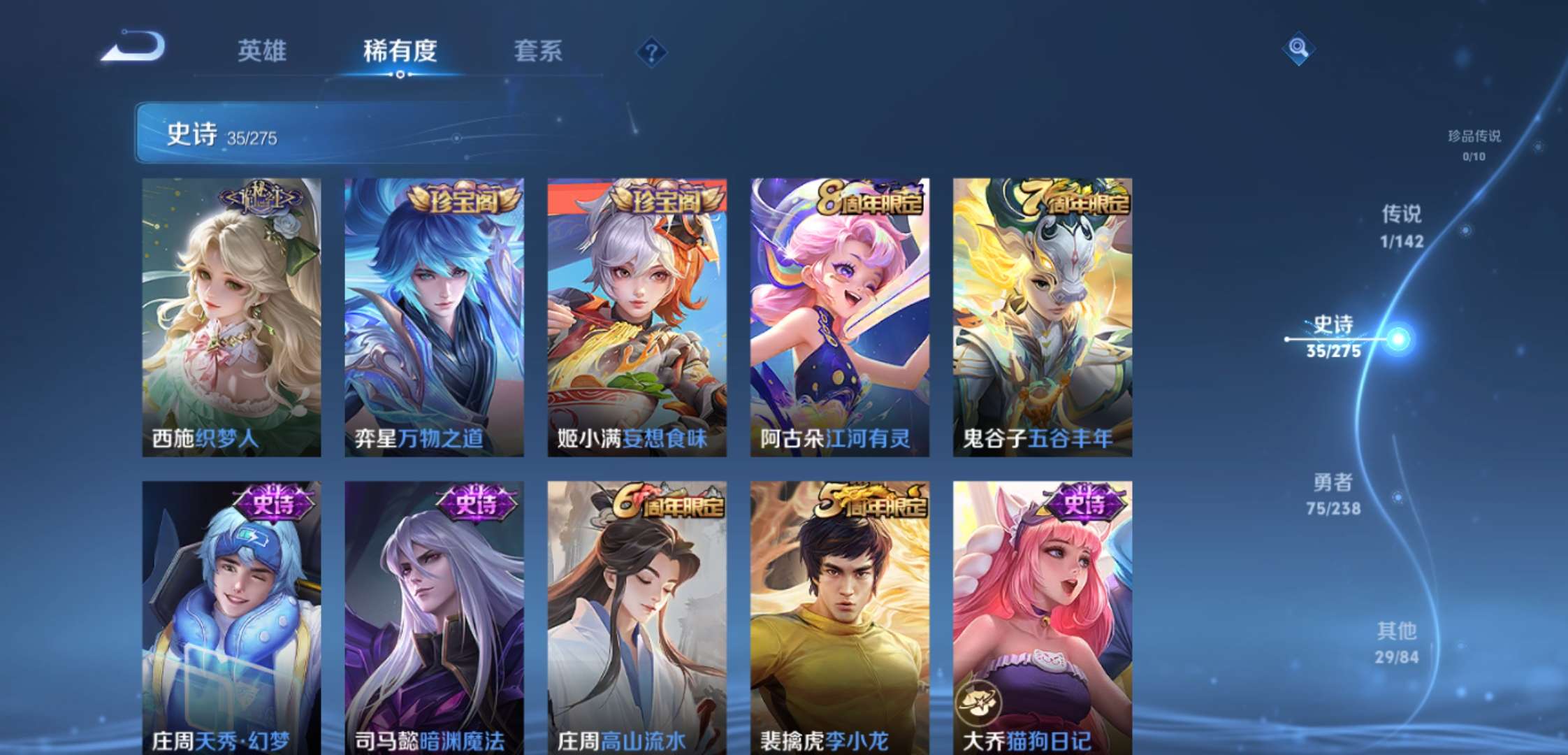Switch to the 英雄 tab
Viewport: 1568px width, 755px height.
pos(262,50)
